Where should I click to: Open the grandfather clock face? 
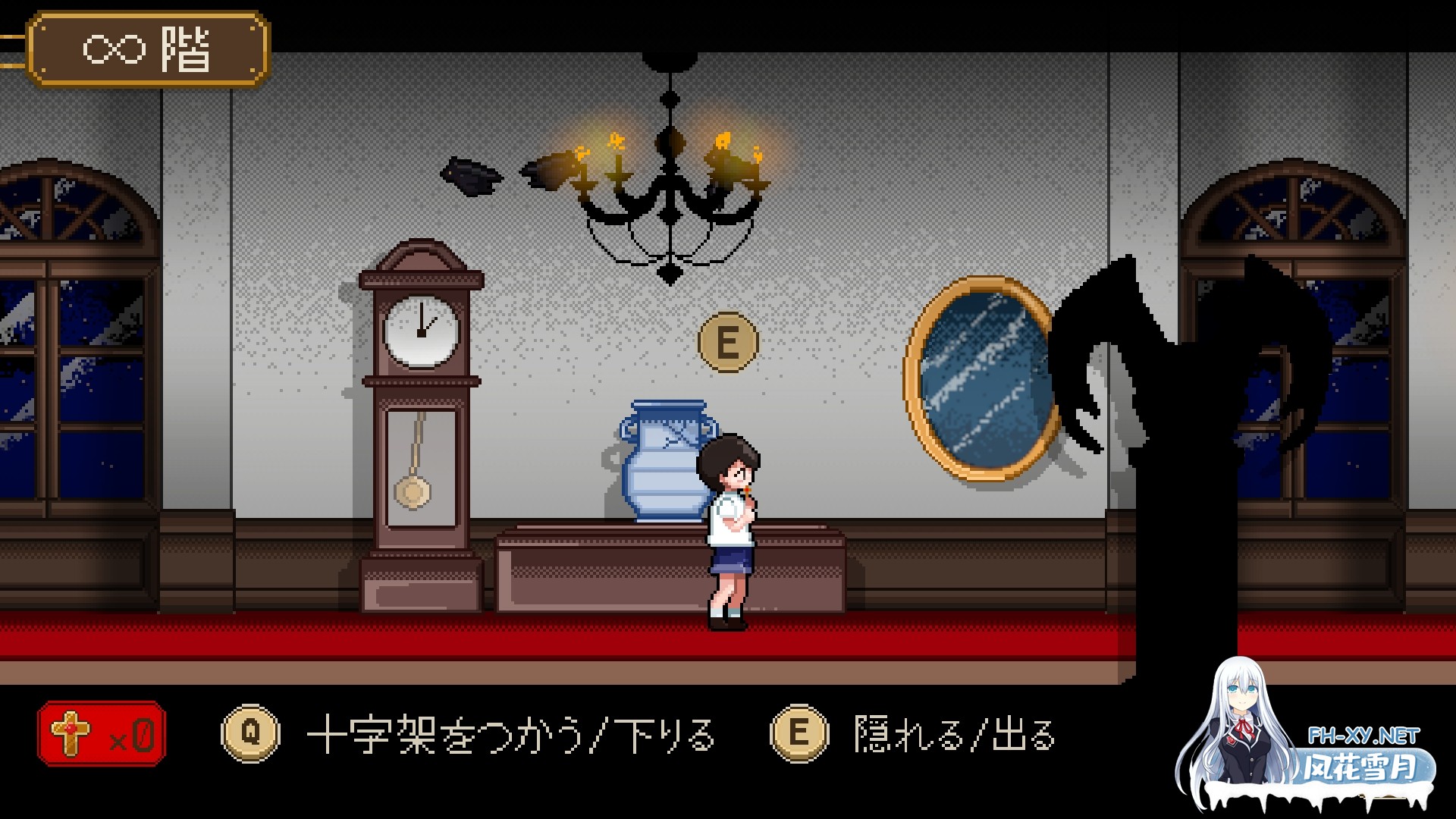(422, 334)
